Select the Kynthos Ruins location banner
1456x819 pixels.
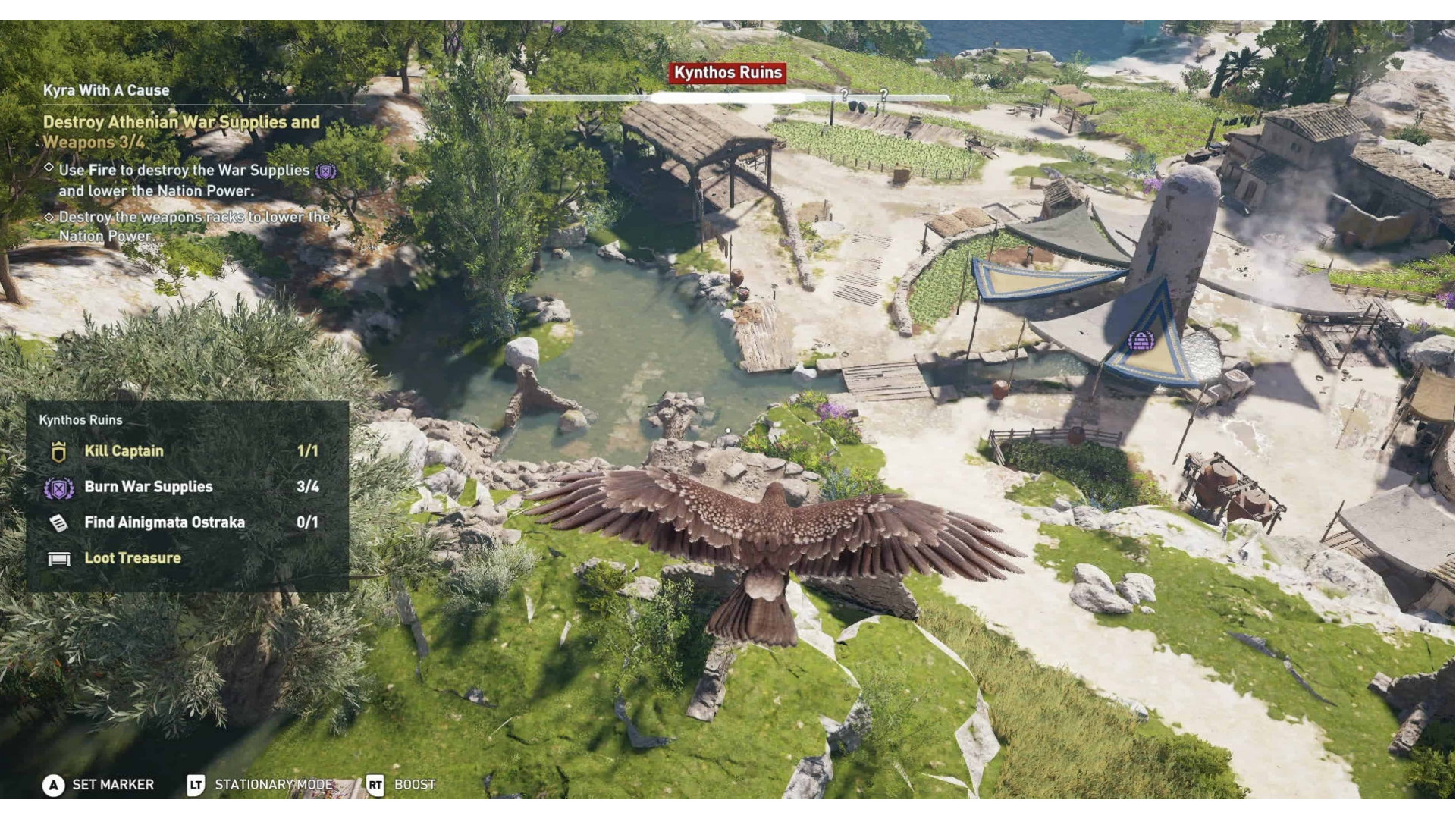coord(728,72)
